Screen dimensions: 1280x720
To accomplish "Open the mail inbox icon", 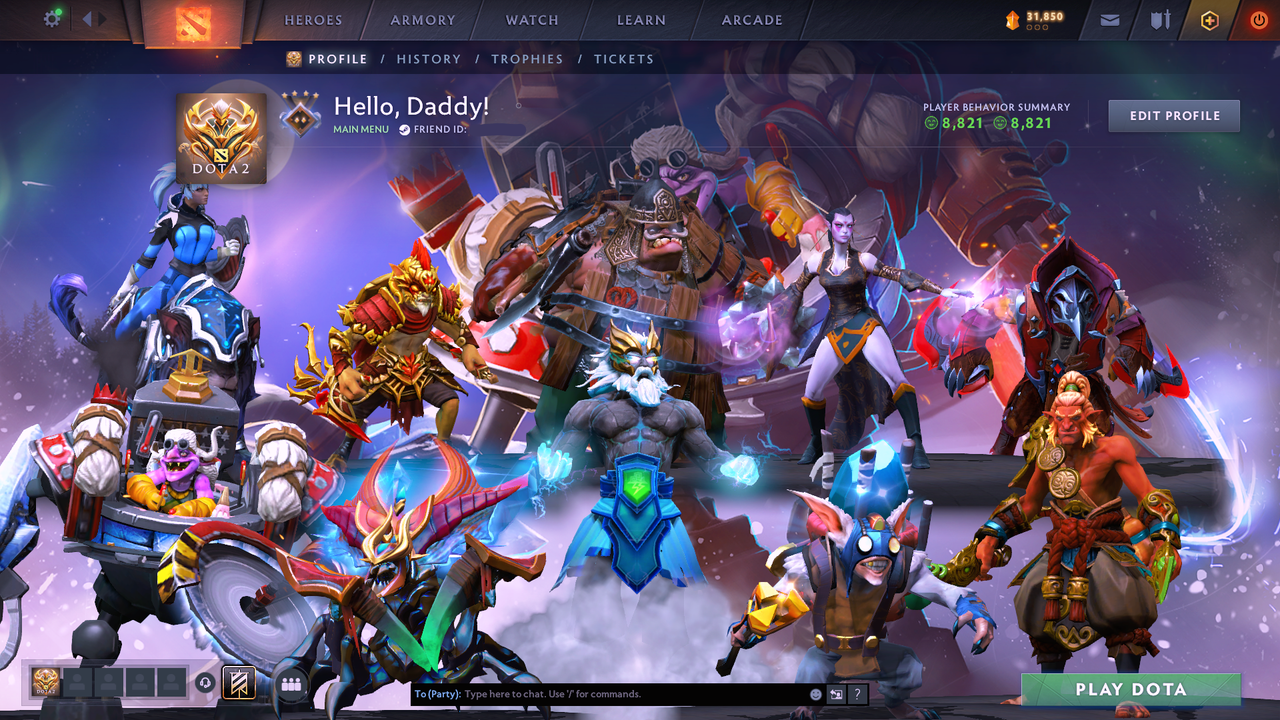I will (1108, 19).
